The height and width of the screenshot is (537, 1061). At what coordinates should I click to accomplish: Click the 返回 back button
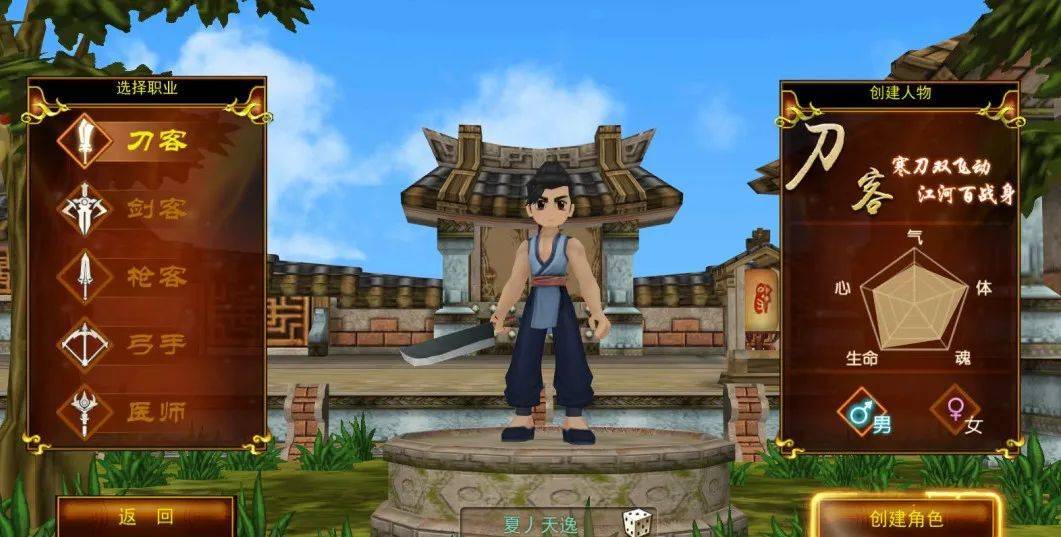coord(145,517)
